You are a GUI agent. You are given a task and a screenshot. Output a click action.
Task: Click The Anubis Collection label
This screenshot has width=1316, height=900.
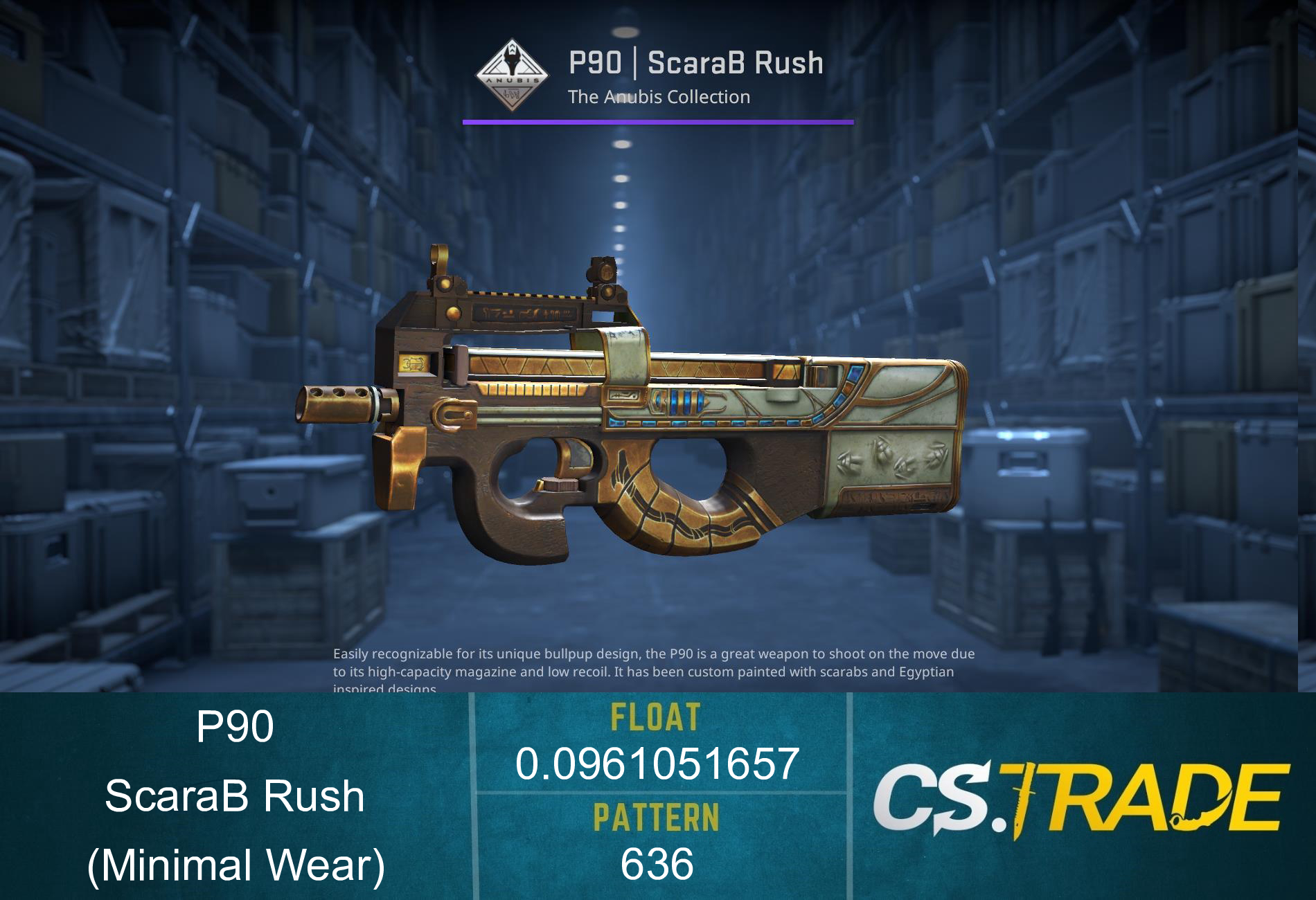(658, 98)
